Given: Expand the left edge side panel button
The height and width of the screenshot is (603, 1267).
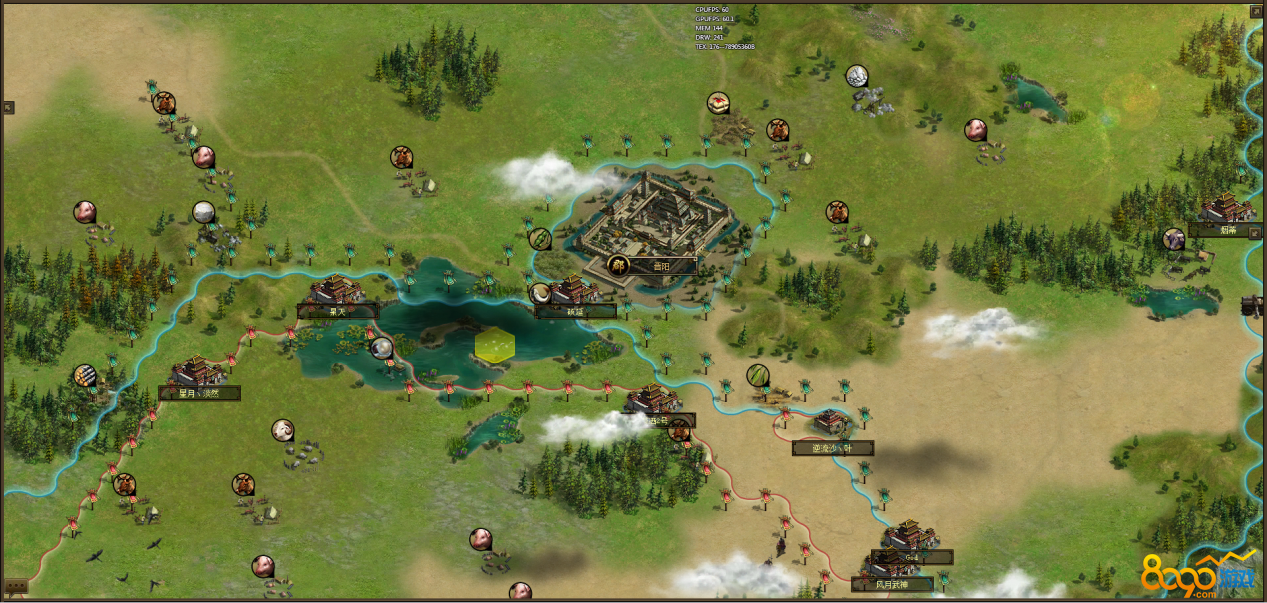Looking at the screenshot, I should [x=8, y=107].
